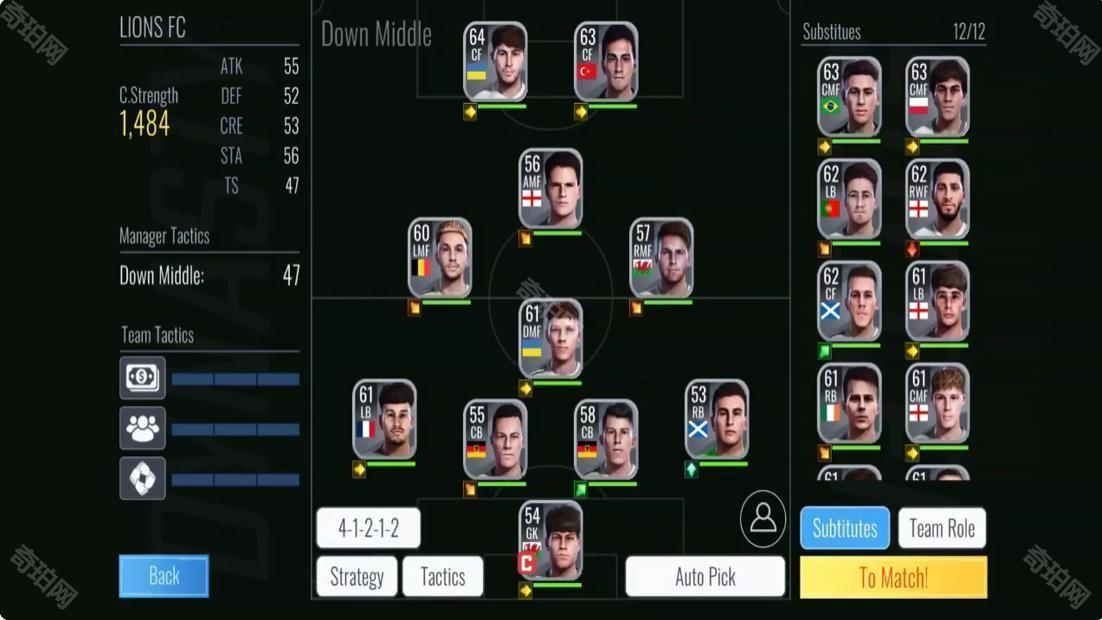
Task: Switch to Team Role tab
Action: click(x=942, y=528)
